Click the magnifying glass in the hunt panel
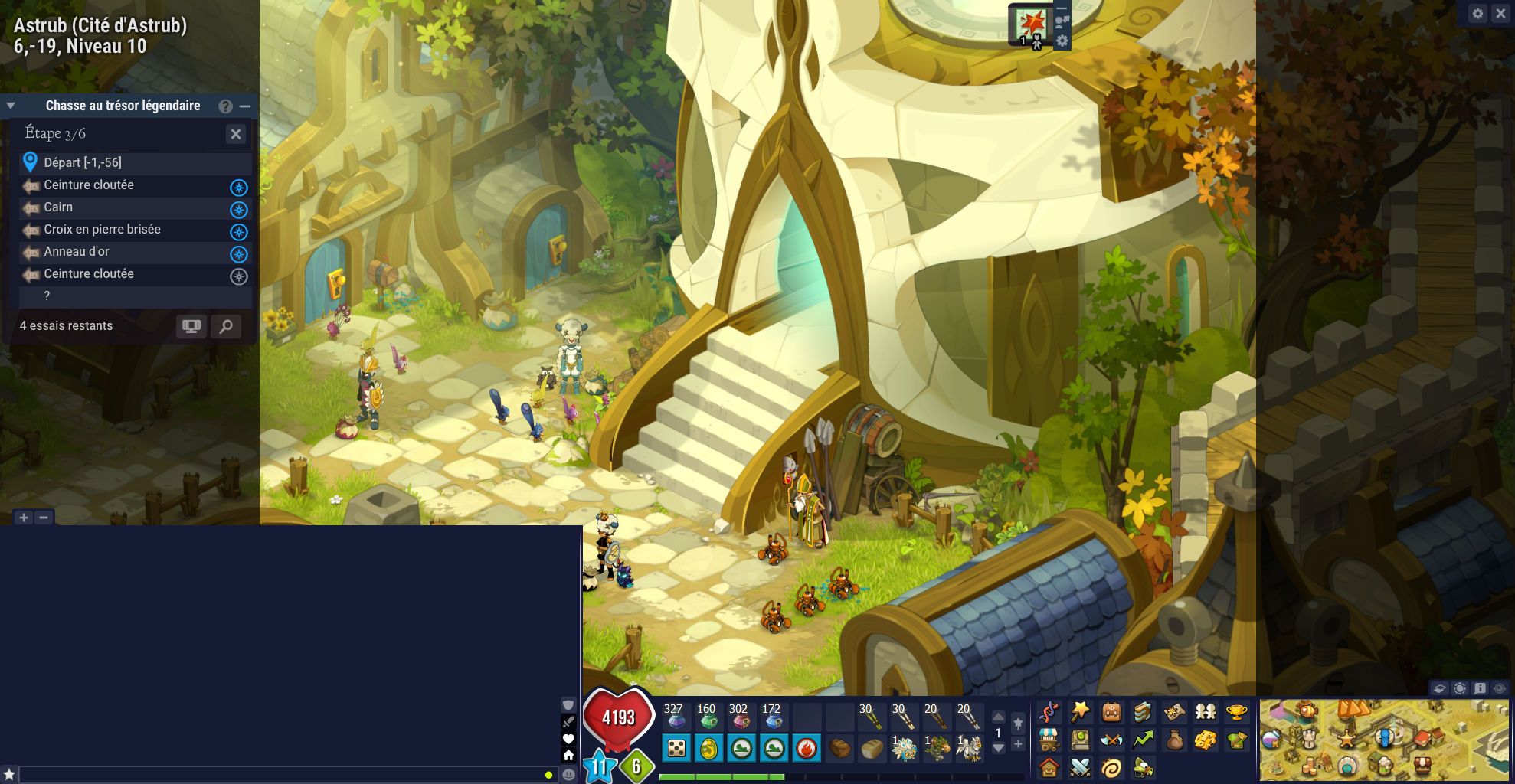 click(x=224, y=325)
